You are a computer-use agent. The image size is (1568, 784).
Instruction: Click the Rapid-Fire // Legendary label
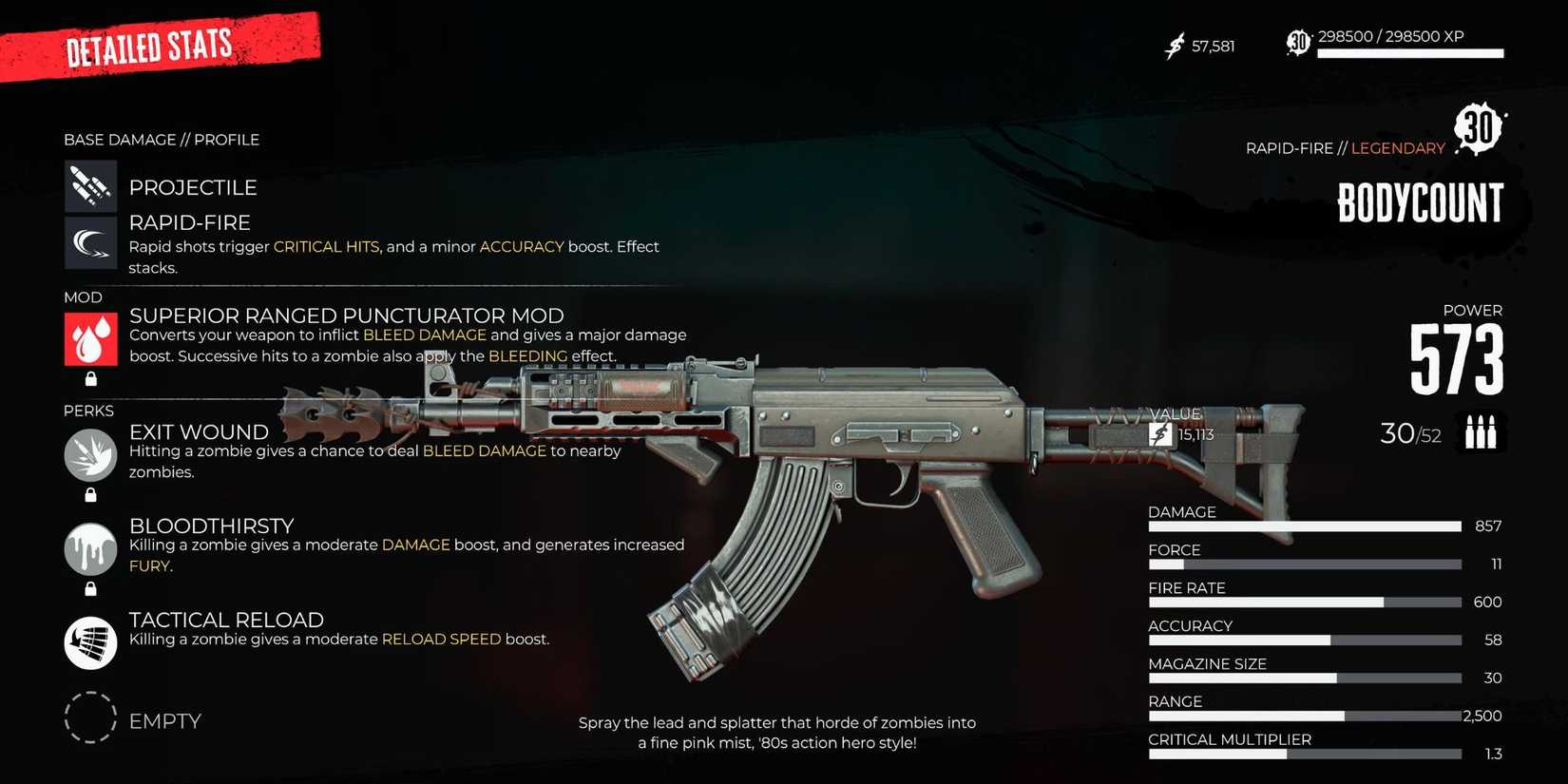pos(1345,148)
